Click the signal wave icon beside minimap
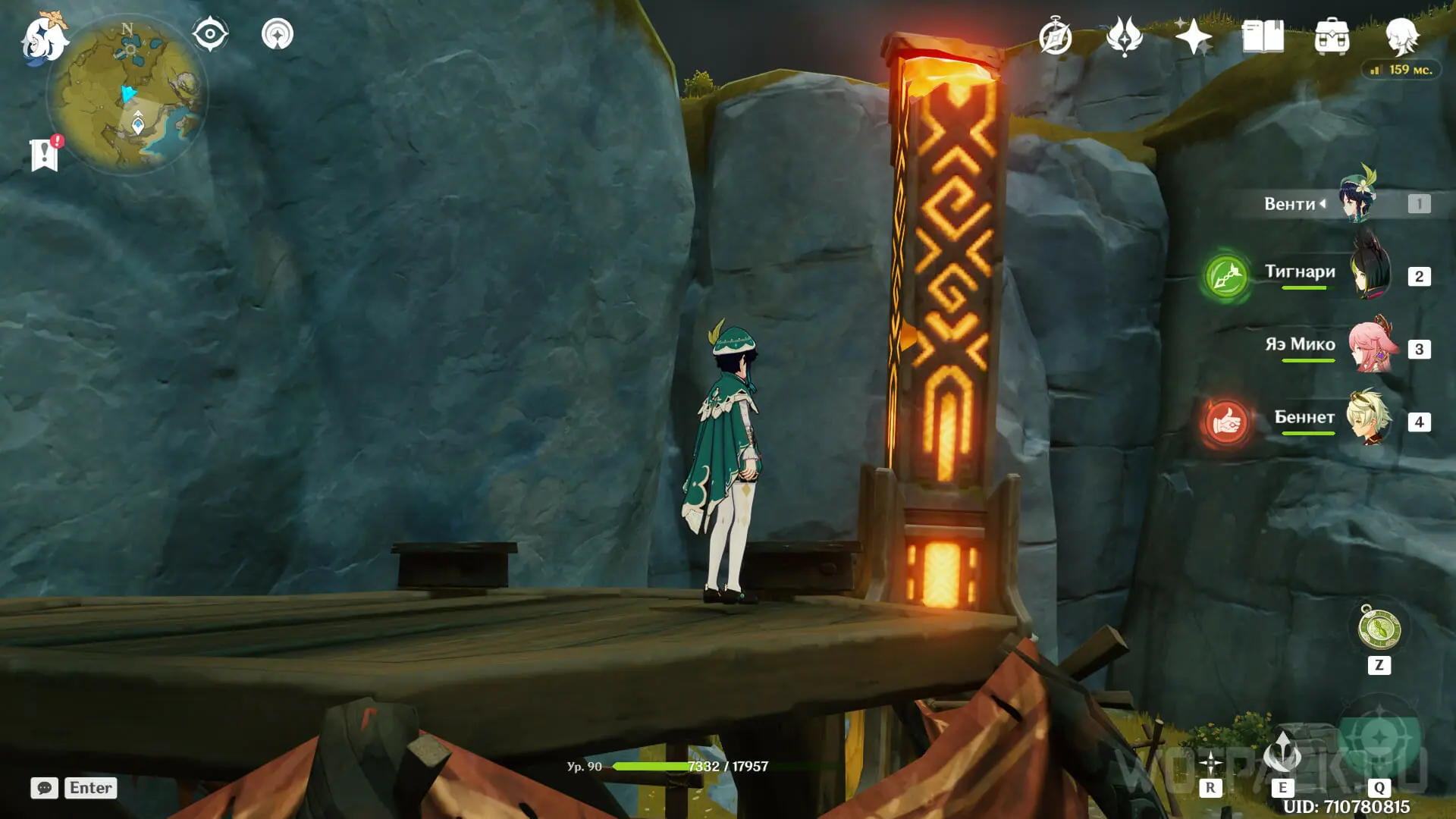 coord(278,34)
